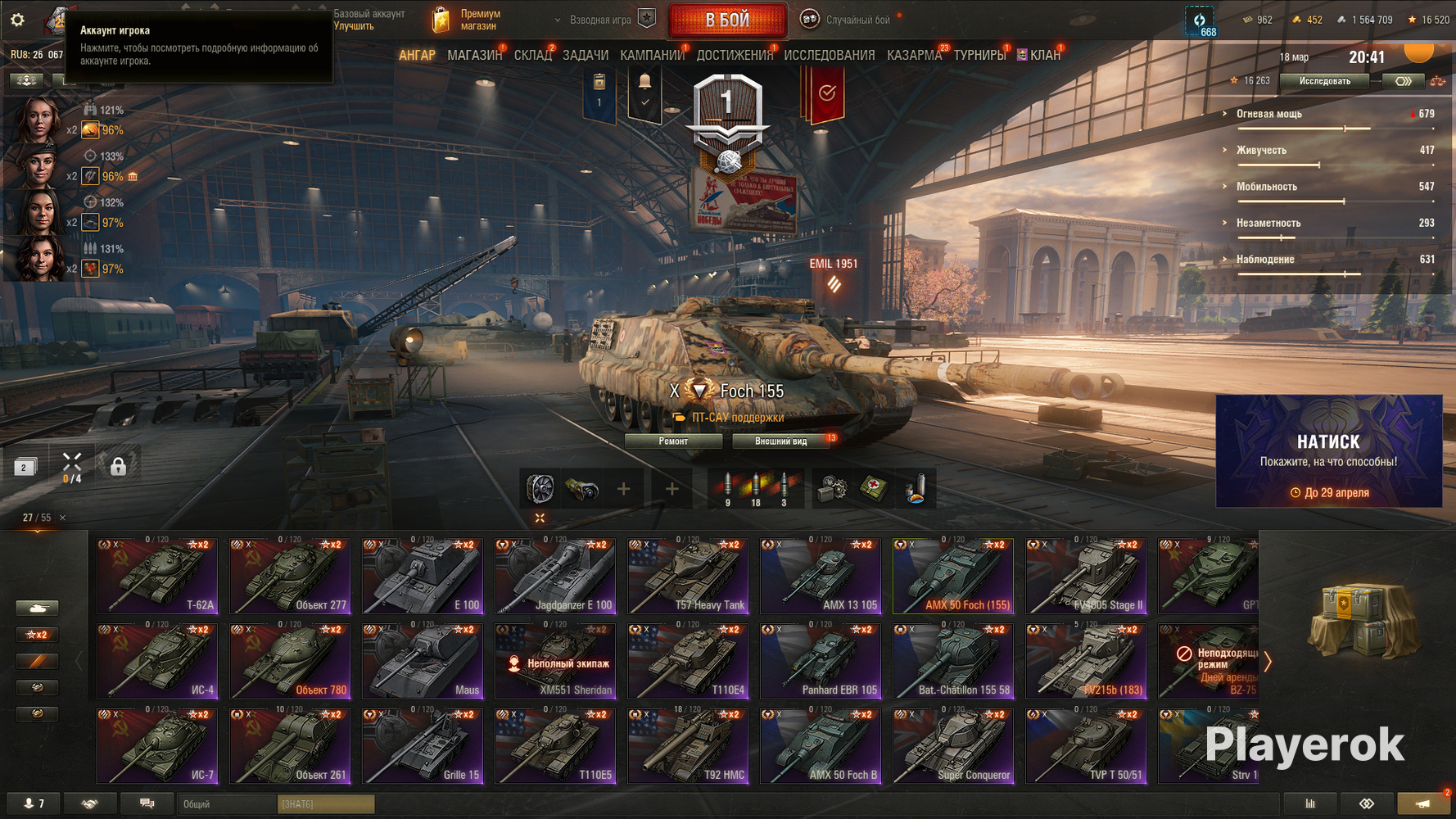Select the E 100 tank in carousel

click(422, 576)
